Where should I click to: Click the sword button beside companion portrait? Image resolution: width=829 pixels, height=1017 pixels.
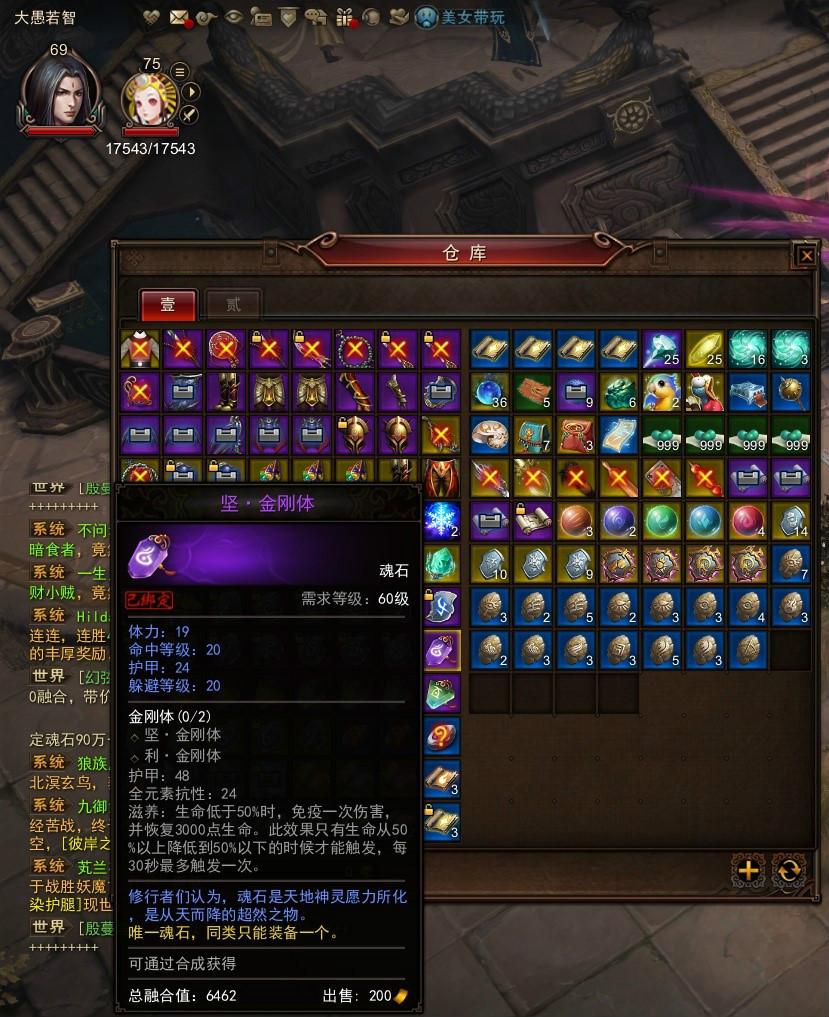pos(188,114)
